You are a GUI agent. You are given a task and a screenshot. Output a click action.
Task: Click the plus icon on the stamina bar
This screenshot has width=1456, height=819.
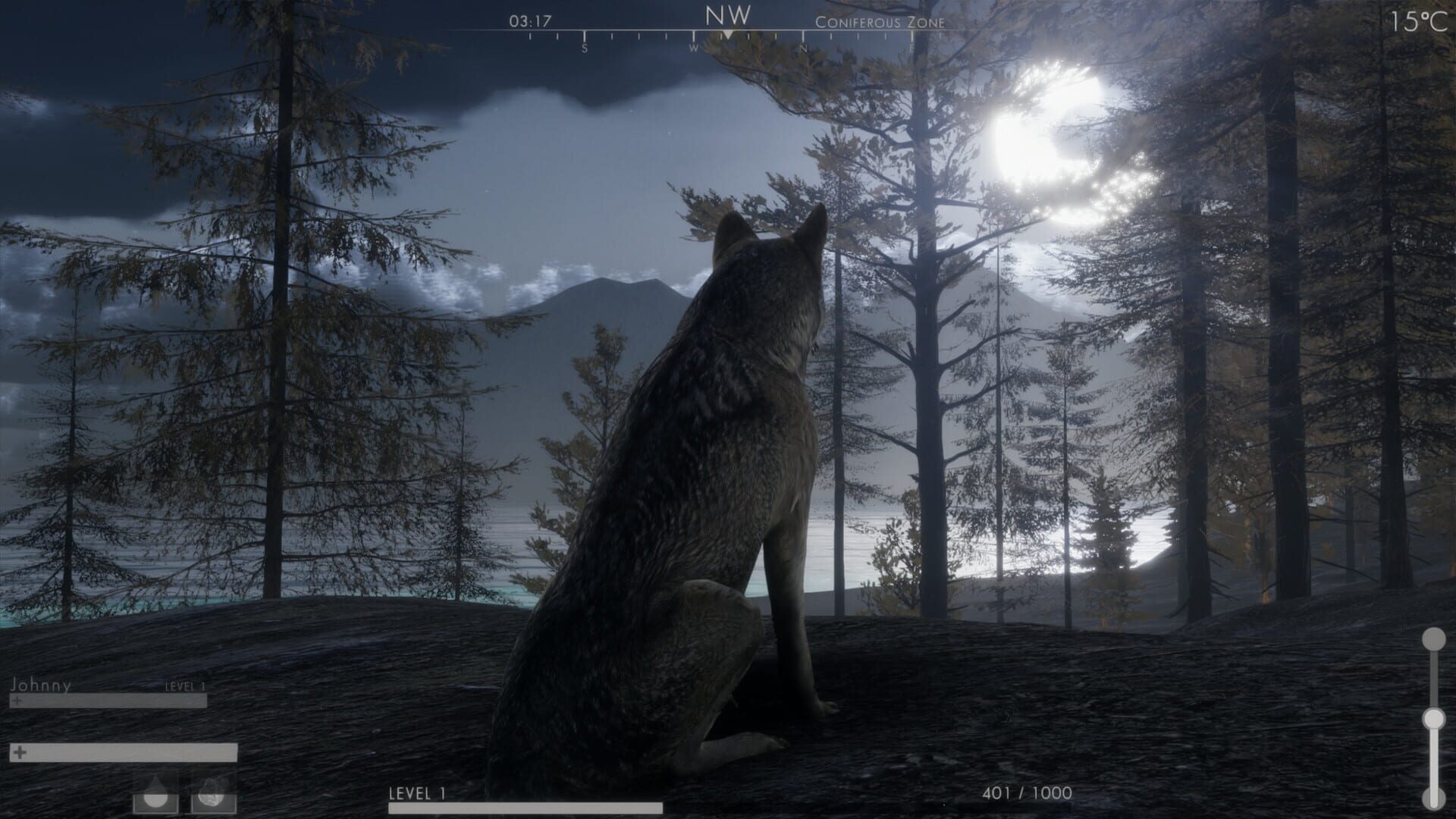tap(19, 753)
